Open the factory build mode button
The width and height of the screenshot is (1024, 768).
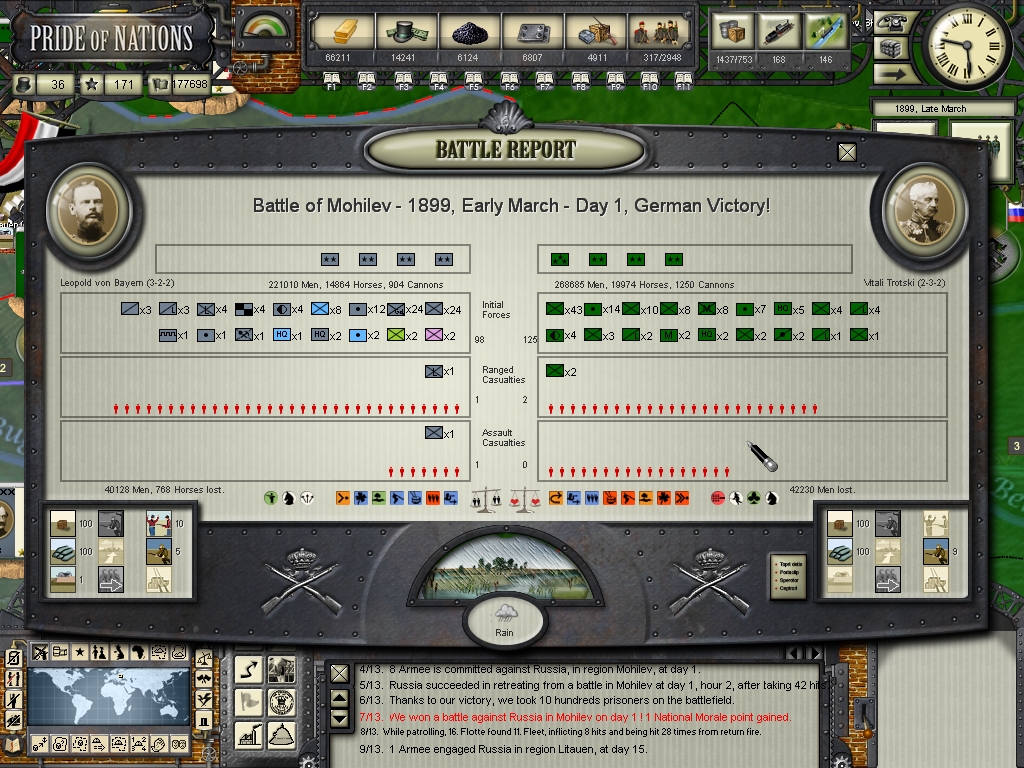click(x=248, y=734)
